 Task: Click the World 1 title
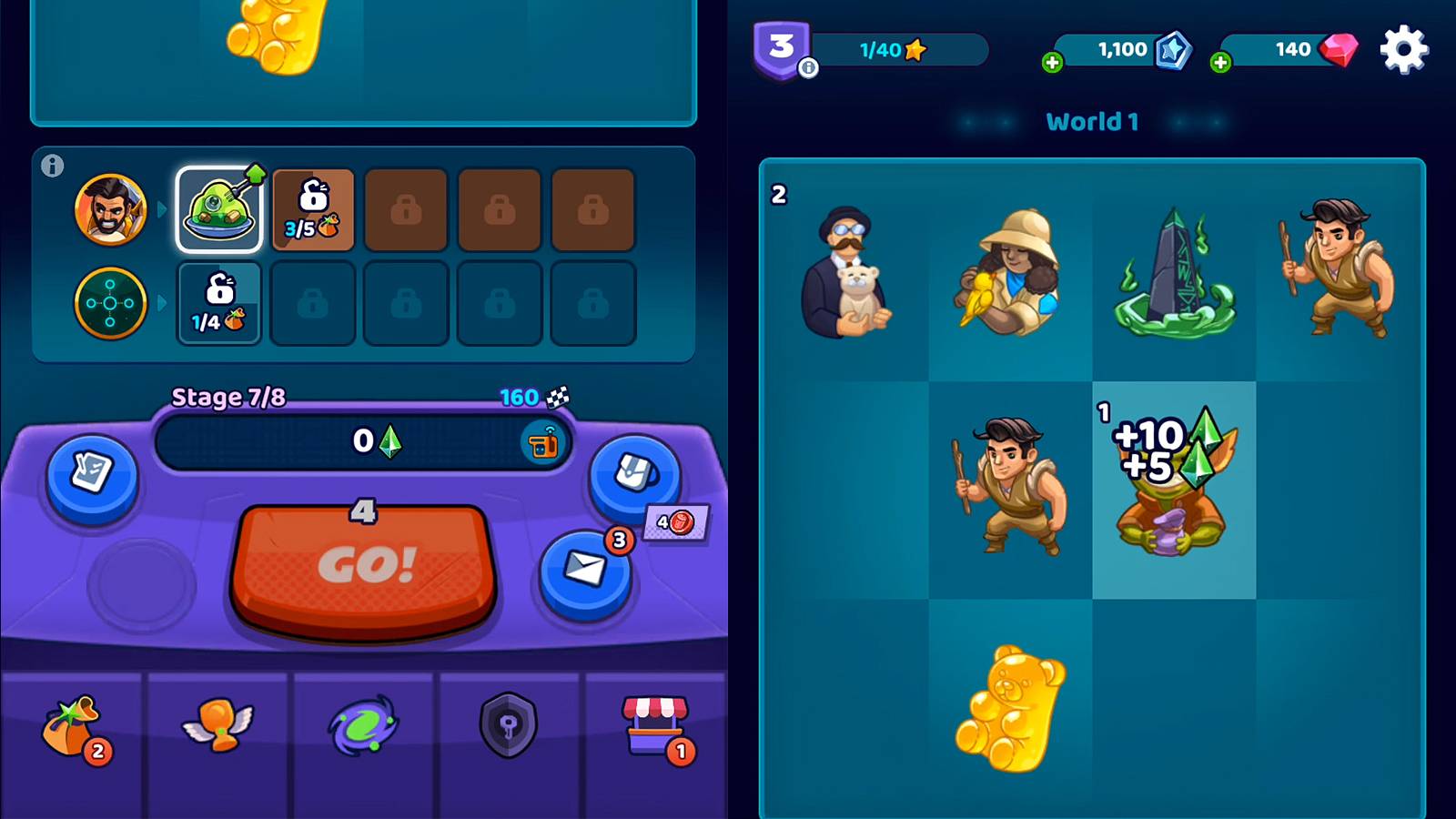click(x=1092, y=121)
